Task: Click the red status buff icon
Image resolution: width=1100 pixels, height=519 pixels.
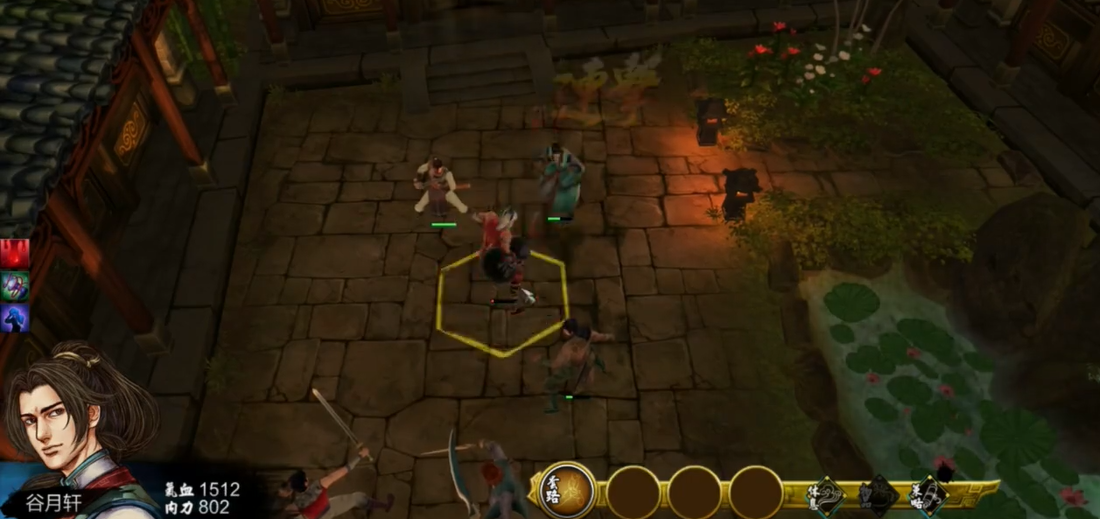Action: pos(14,254)
